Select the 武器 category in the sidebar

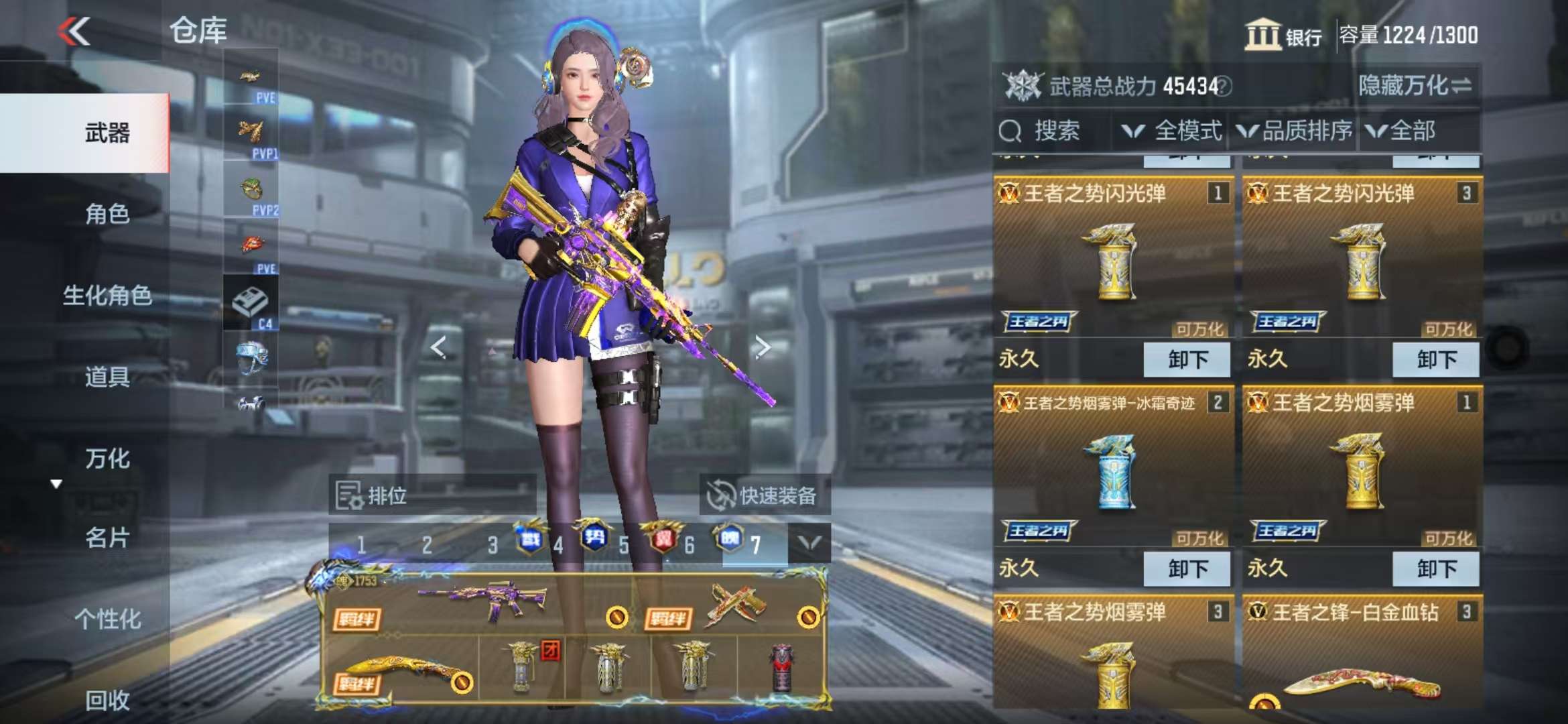tap(107, 133)
